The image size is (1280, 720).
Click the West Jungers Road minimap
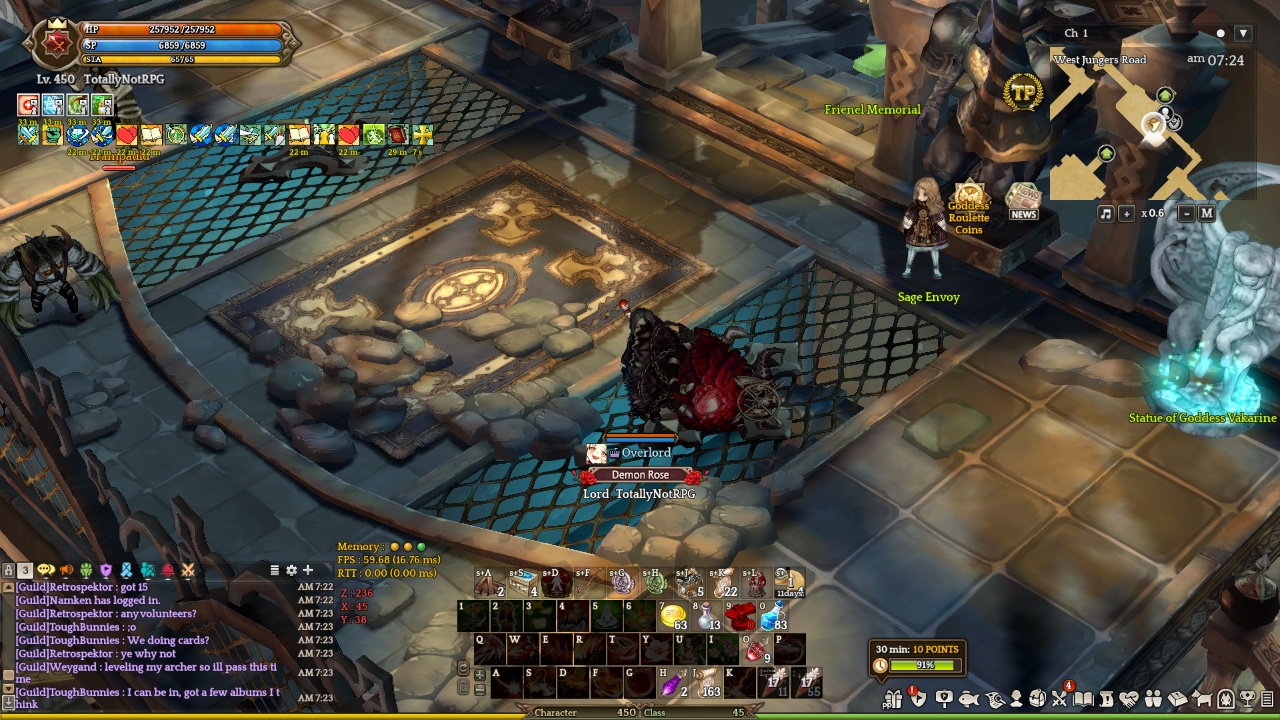pyautogui.click(x=1130, y=130)
